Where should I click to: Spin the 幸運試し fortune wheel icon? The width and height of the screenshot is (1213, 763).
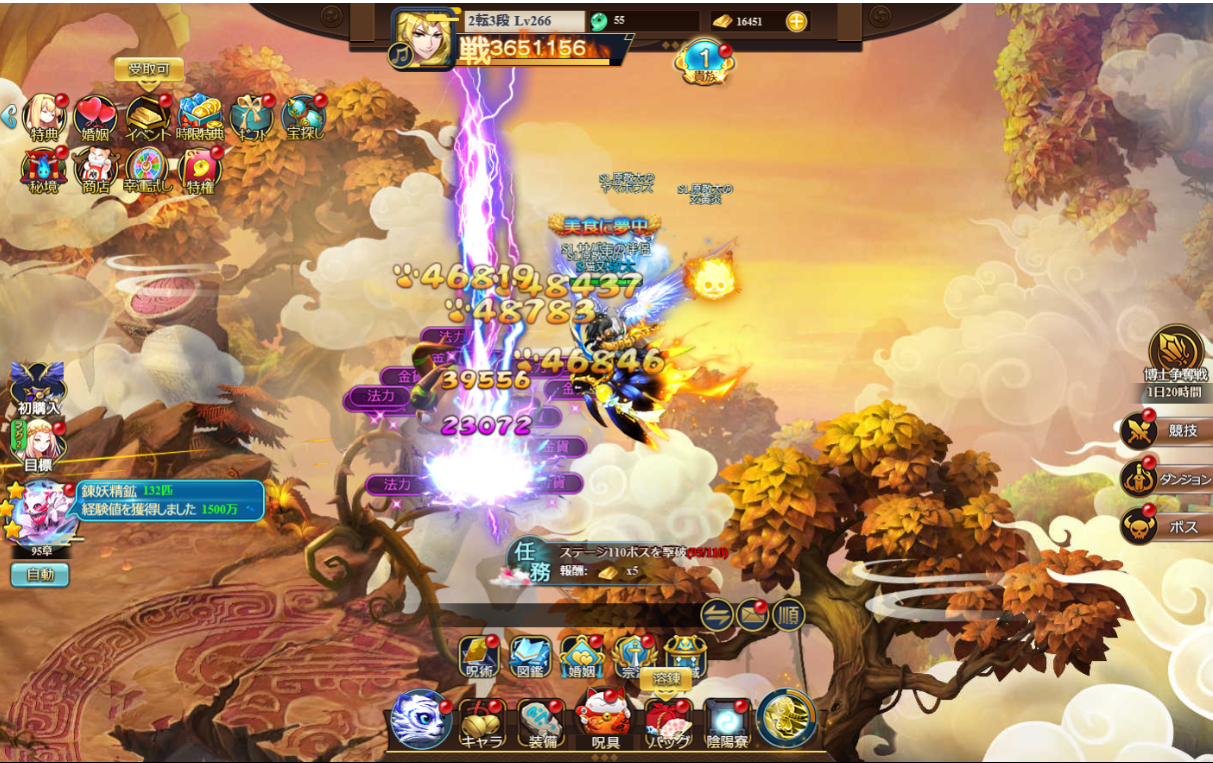click(148, 170)
